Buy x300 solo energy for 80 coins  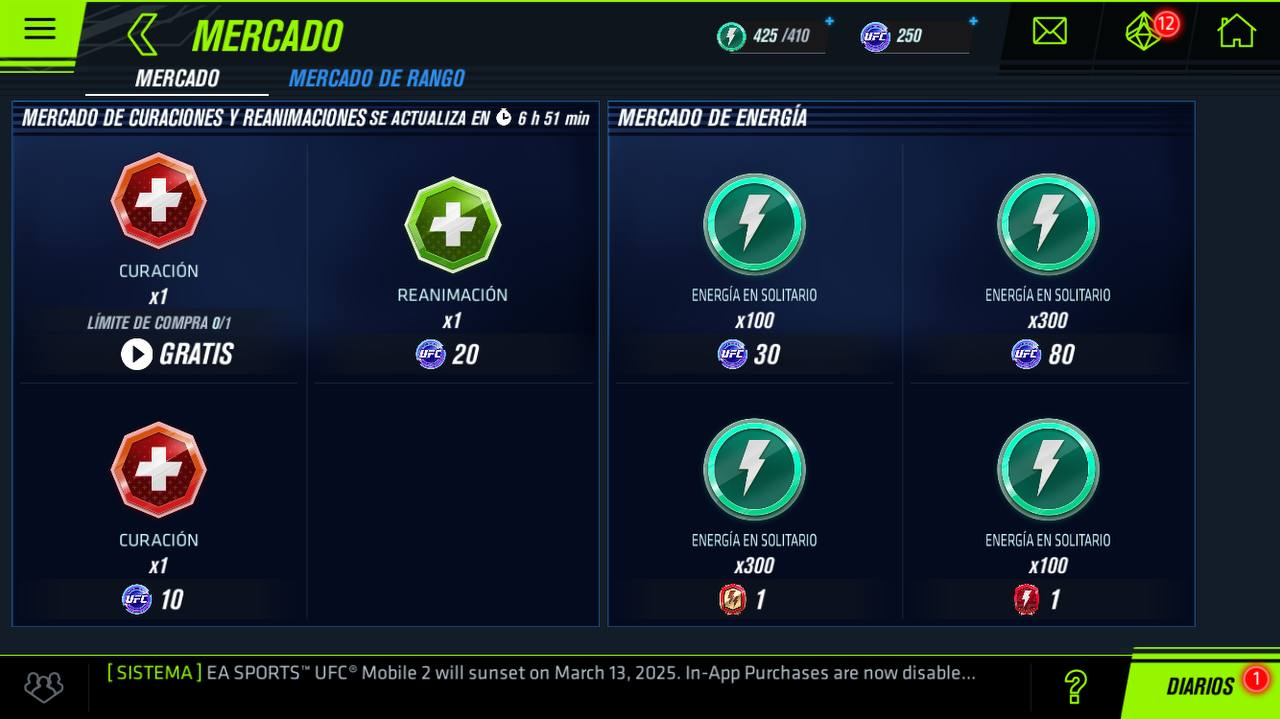[x=1047, y=354]
